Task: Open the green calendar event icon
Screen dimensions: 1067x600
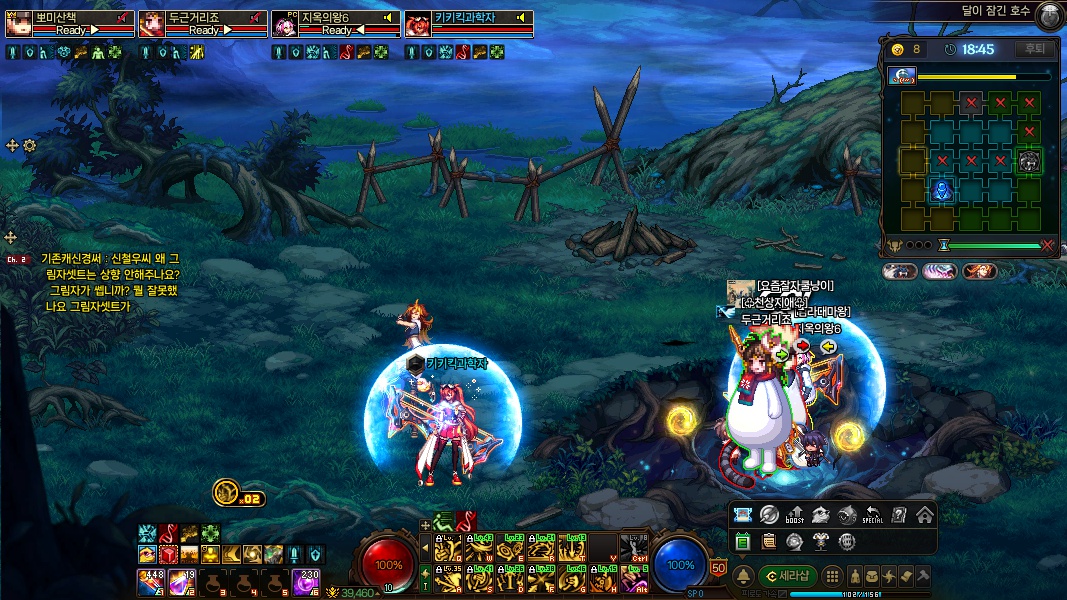Action: [x=743, y=542]
